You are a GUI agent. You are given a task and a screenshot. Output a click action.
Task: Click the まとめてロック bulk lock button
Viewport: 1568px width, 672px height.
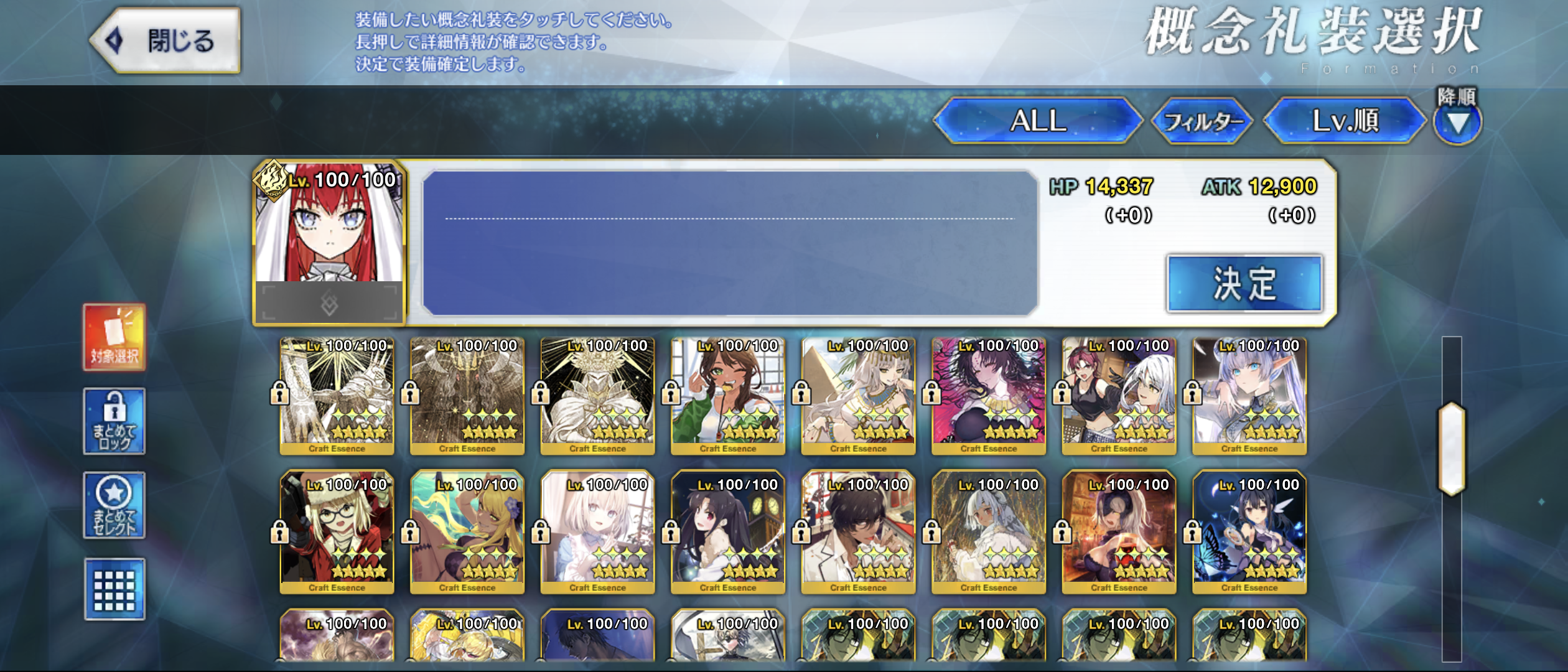click(x=114, y=421)
